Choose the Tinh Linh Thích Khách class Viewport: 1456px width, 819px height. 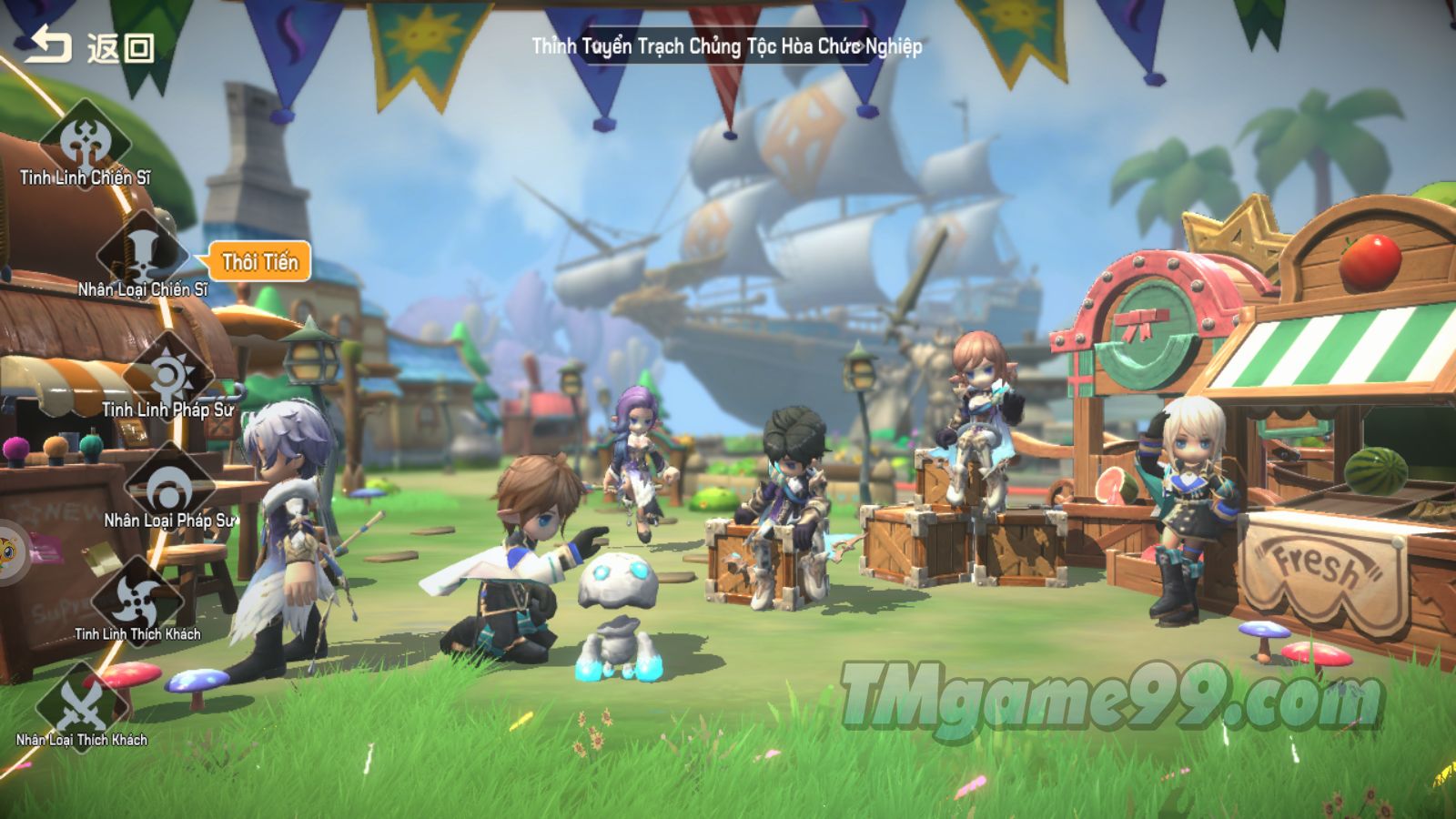[138, 601]
